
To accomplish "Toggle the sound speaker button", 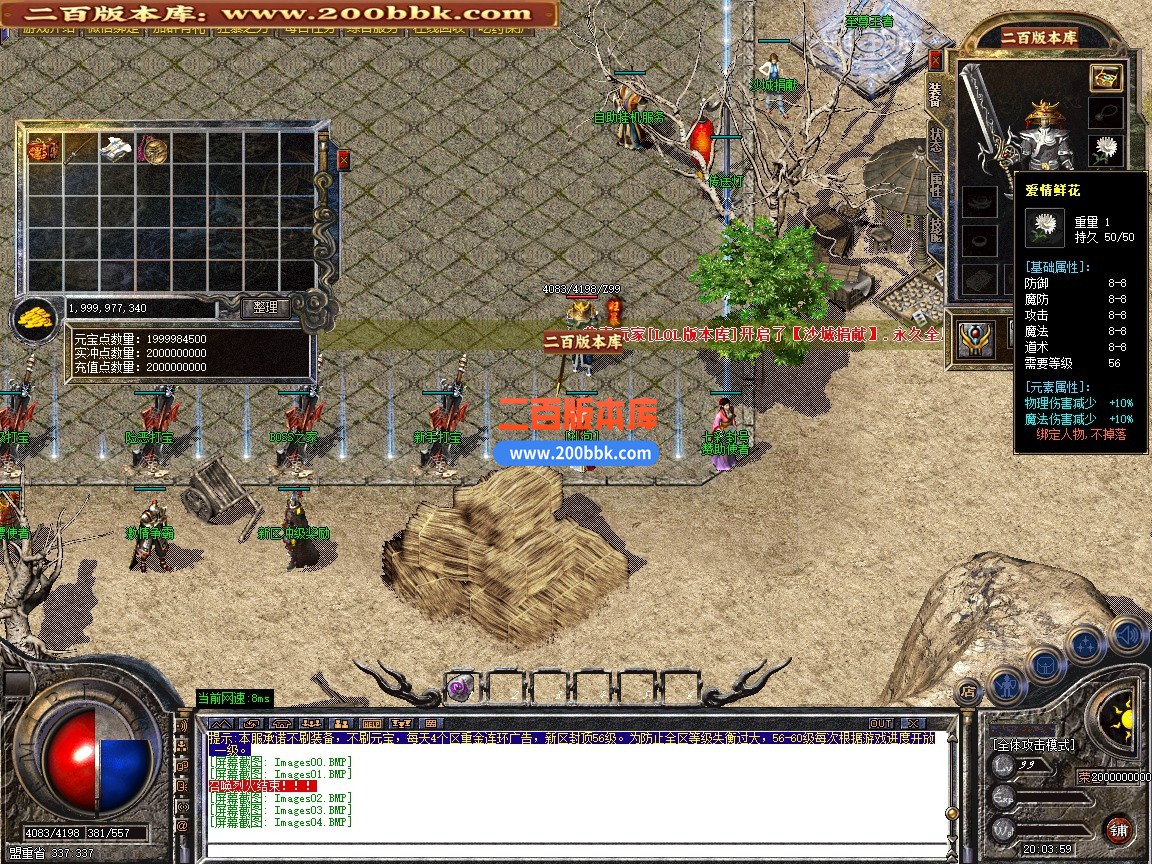I will pos(1127,634).
